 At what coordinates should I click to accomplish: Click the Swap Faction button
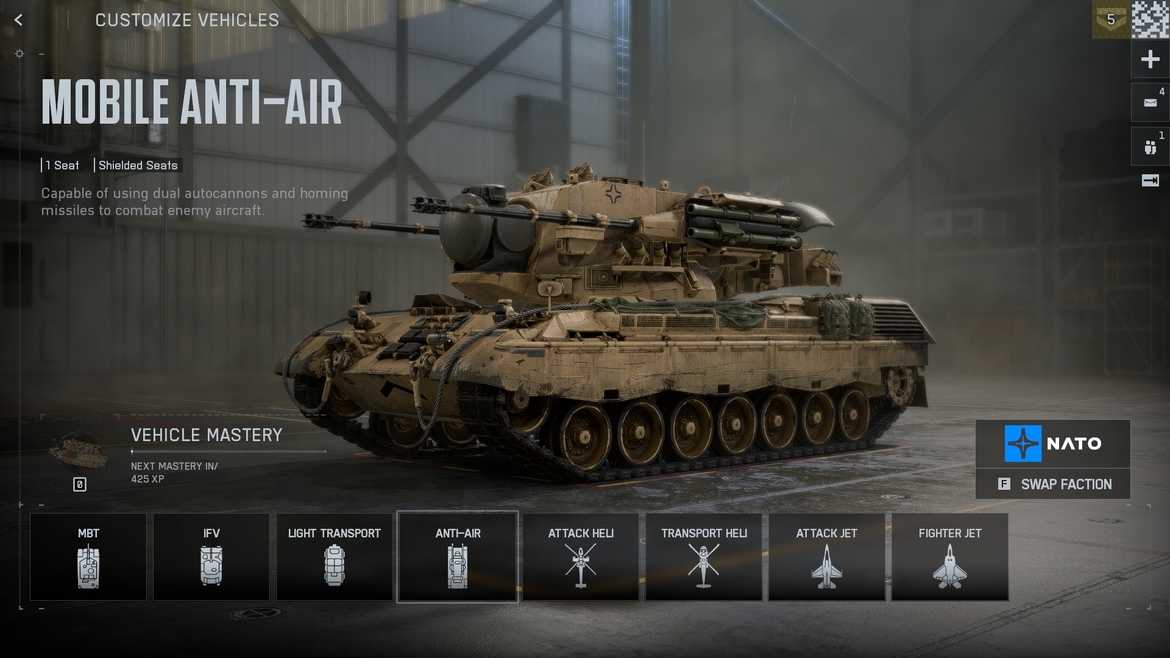(1053, 484)
